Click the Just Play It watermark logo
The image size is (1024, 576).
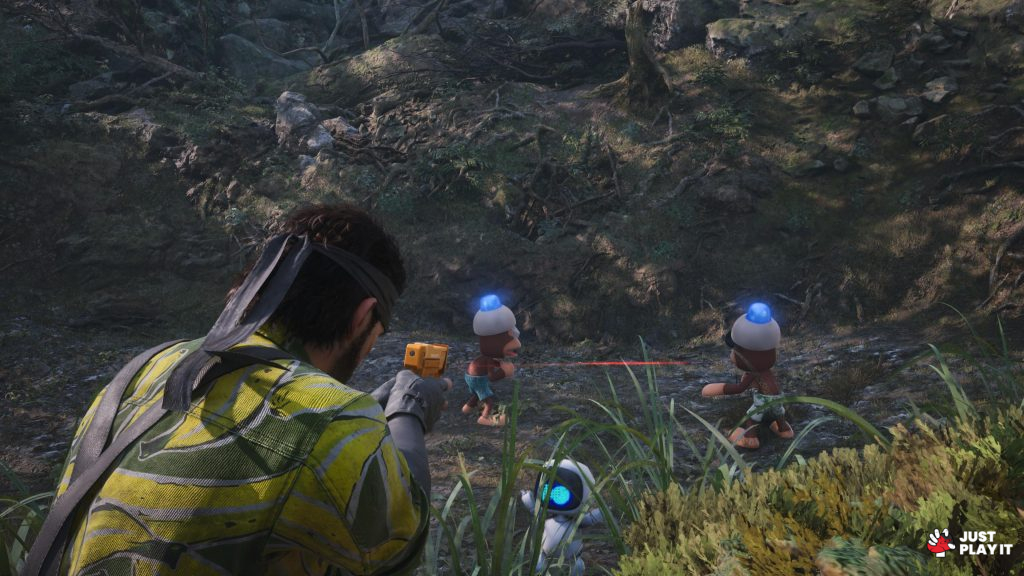pos(969,542)
